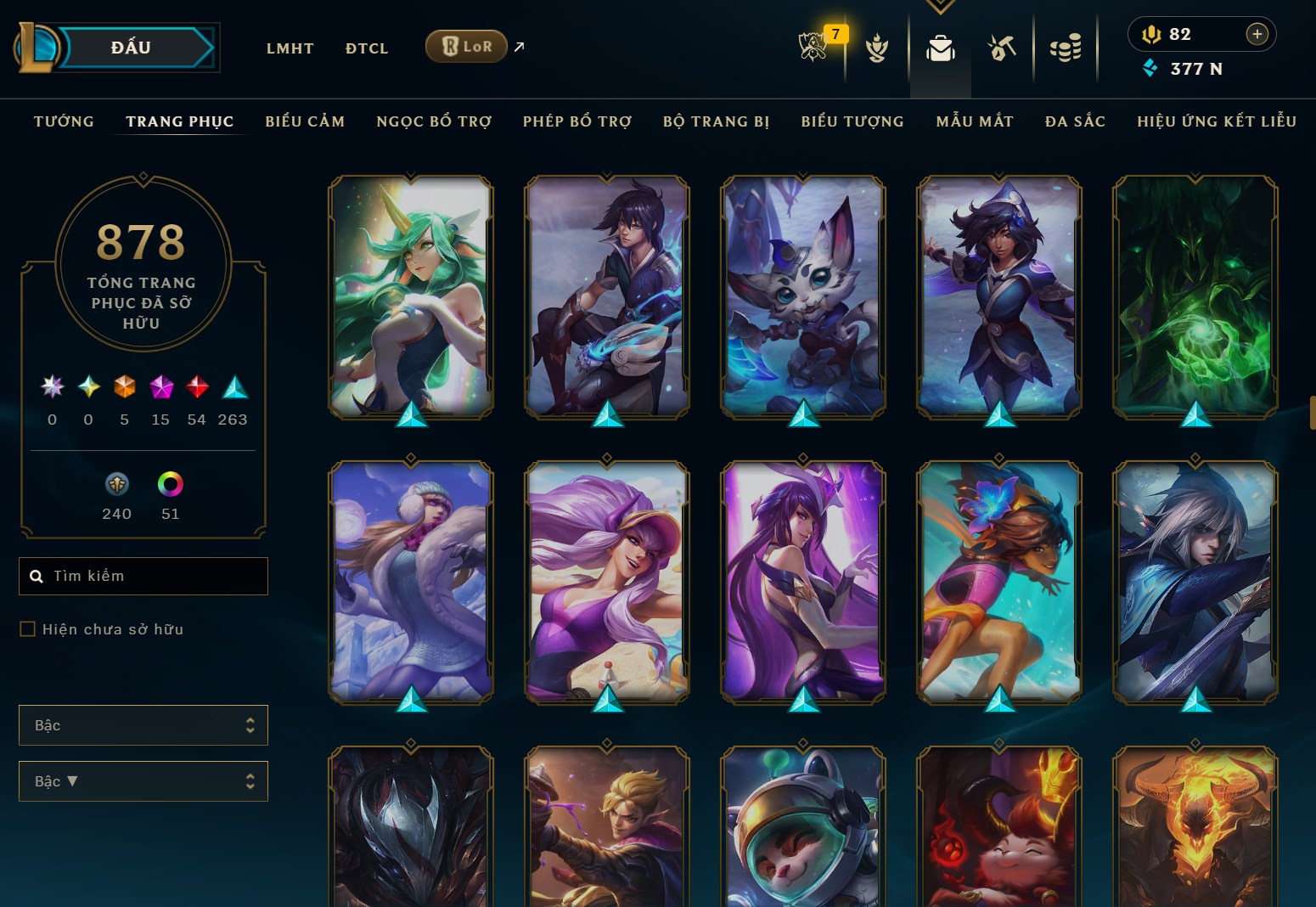The width and height of the screenshot is (1316, 907).
Task: Open the LoR external link
Action: tap(465, 48)
